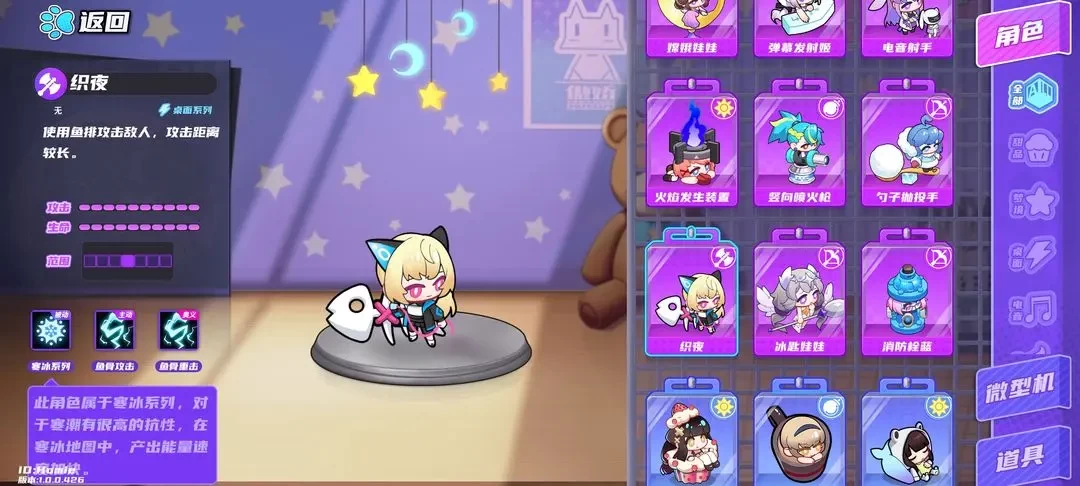The width and height of the screenshot is (1080, 486).
Task: Select the 消防栓蓝 character card
Action: [x=906, y=298]
